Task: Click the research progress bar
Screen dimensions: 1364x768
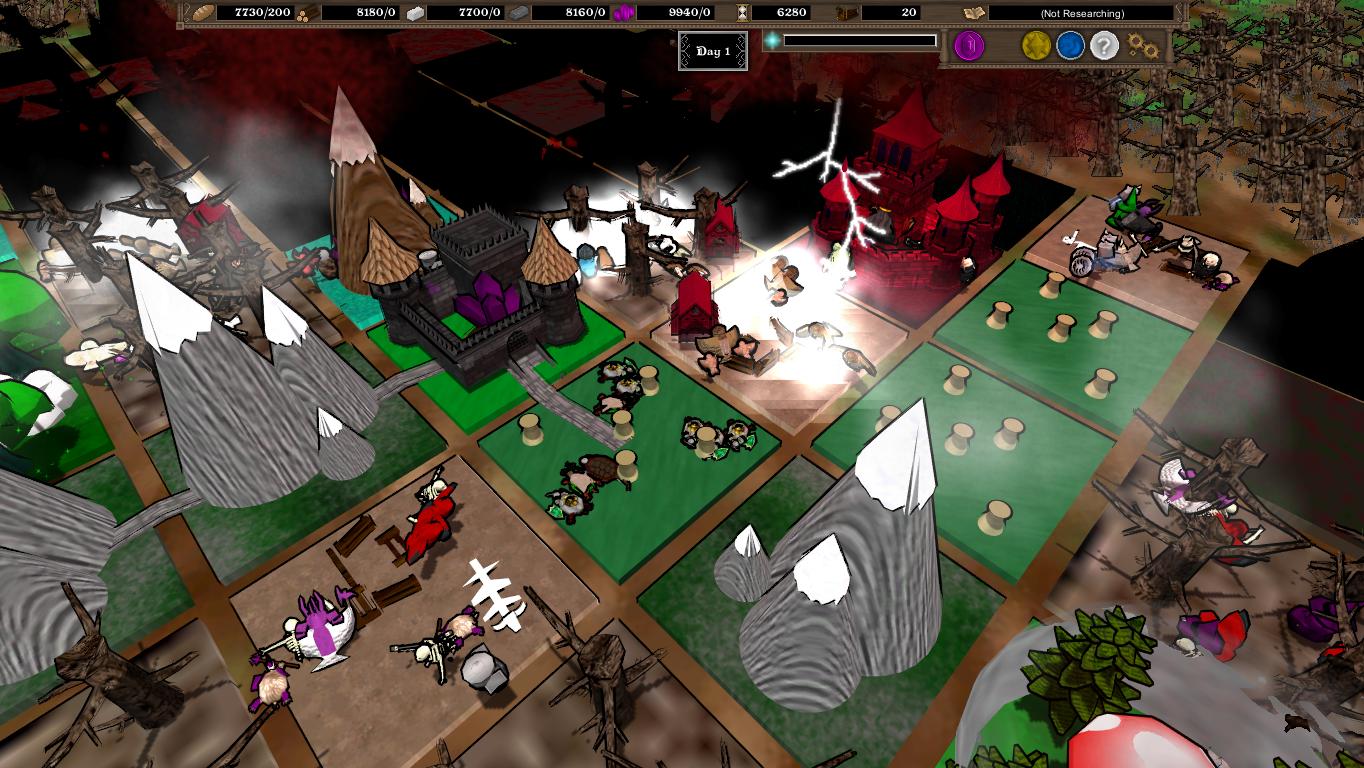Action: pos(860,42)
